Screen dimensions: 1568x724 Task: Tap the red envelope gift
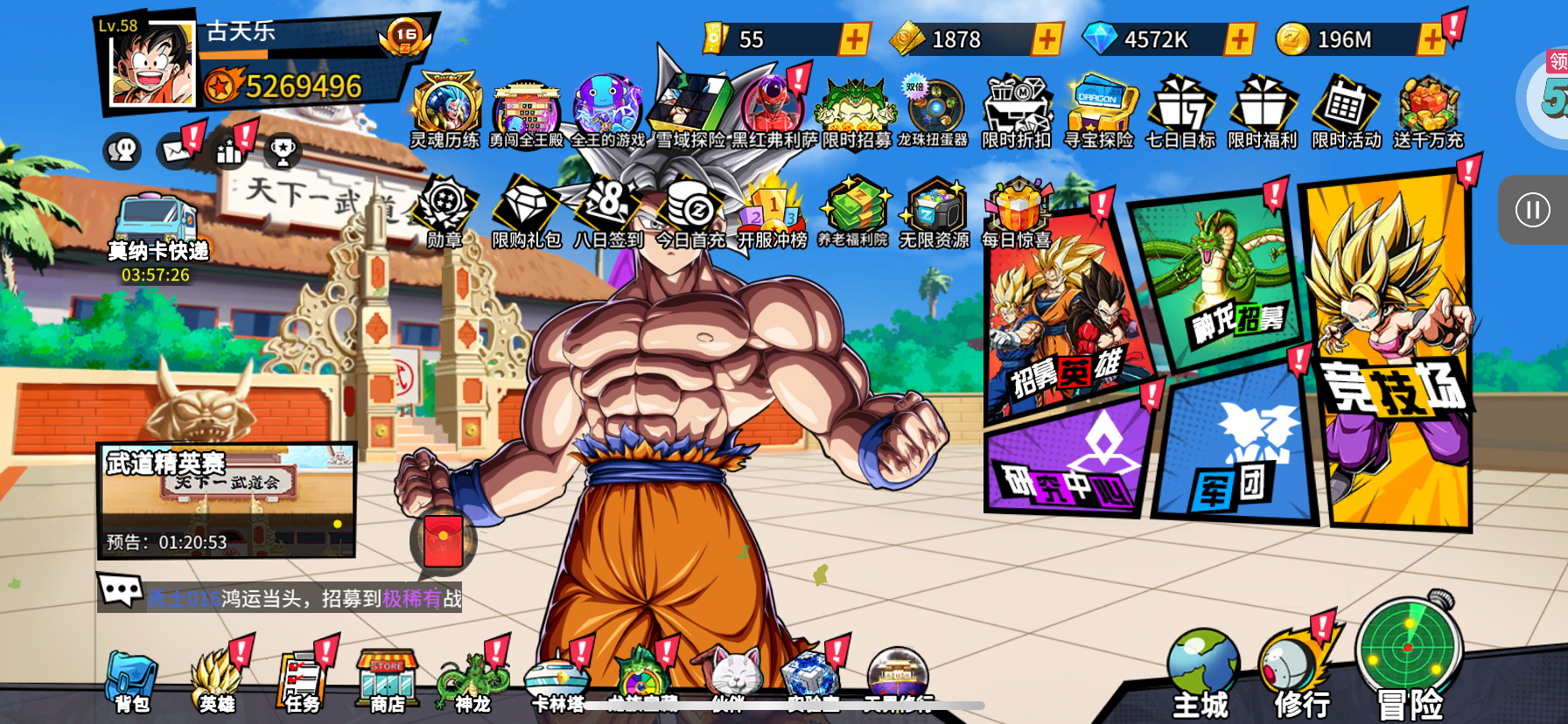pos(444,540)
